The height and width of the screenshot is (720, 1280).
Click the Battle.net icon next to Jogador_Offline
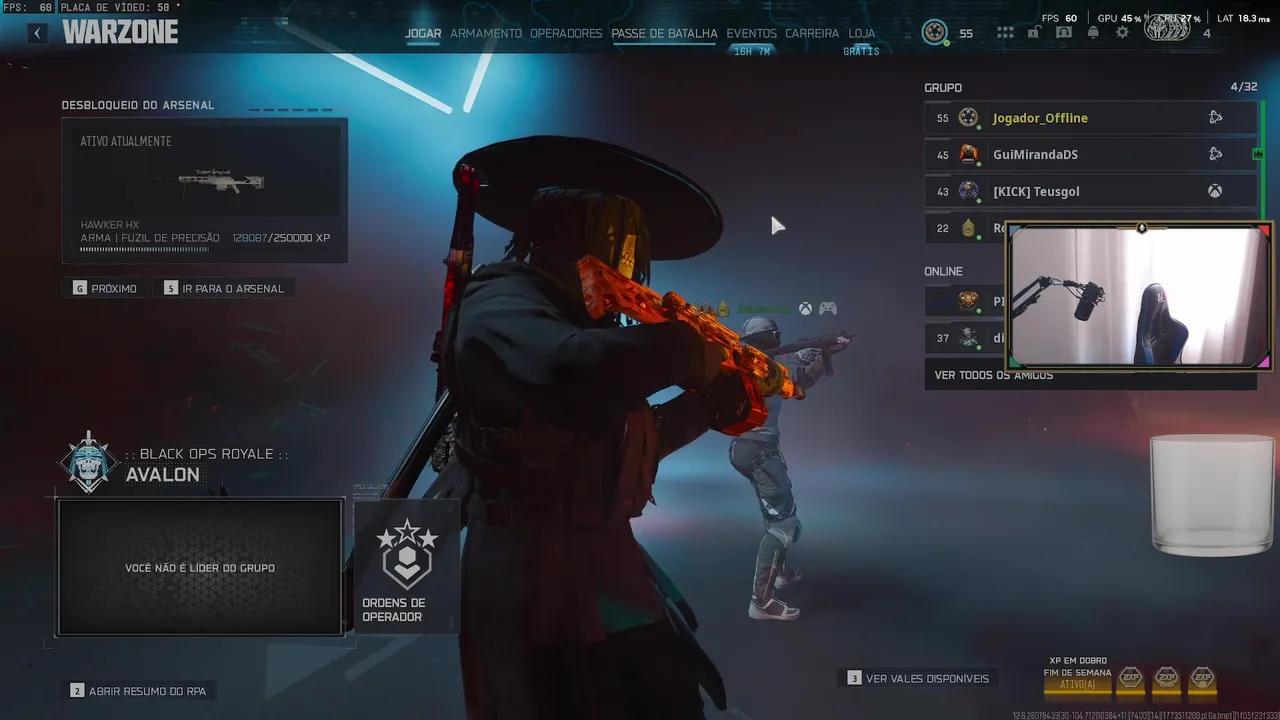click(x=1215, y=117)
